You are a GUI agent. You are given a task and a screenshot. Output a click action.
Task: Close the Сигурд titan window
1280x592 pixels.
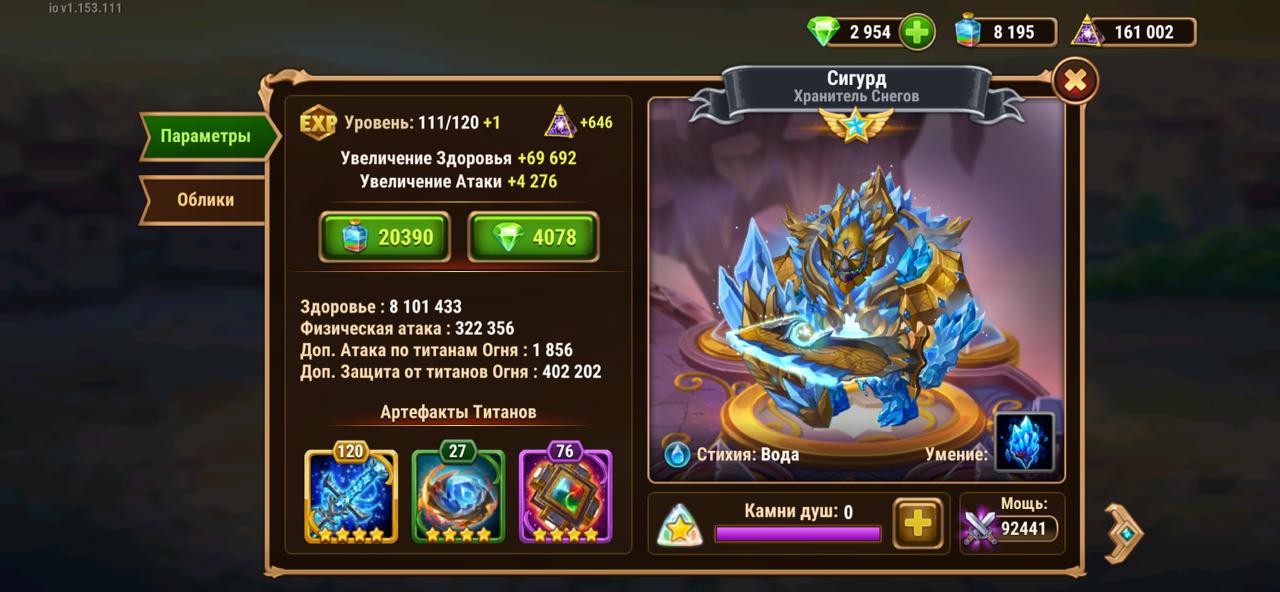[x=1075, y=82]
